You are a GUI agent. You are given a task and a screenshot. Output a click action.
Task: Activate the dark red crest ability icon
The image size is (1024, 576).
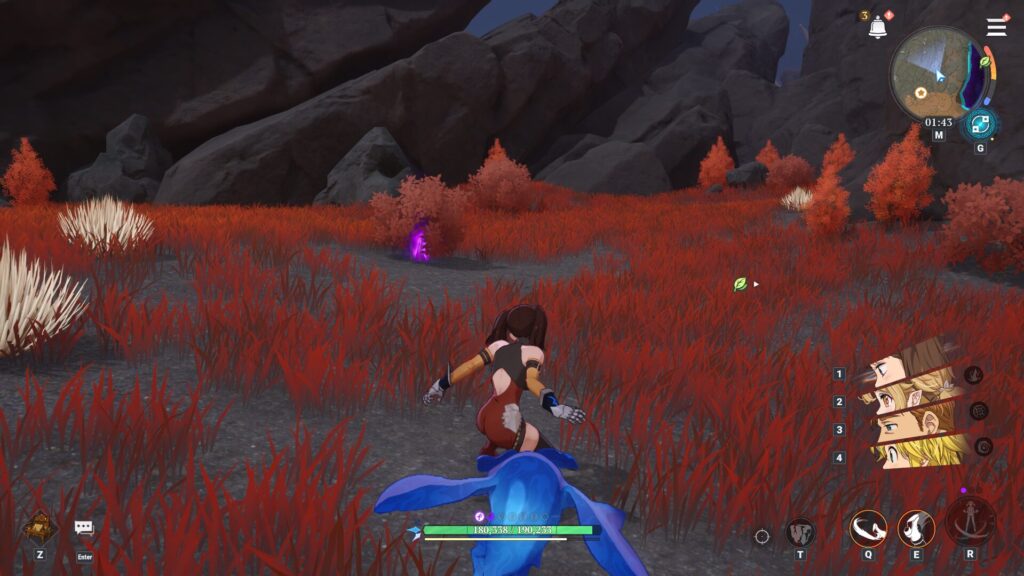pyautogui.click(x=800, y=533)
